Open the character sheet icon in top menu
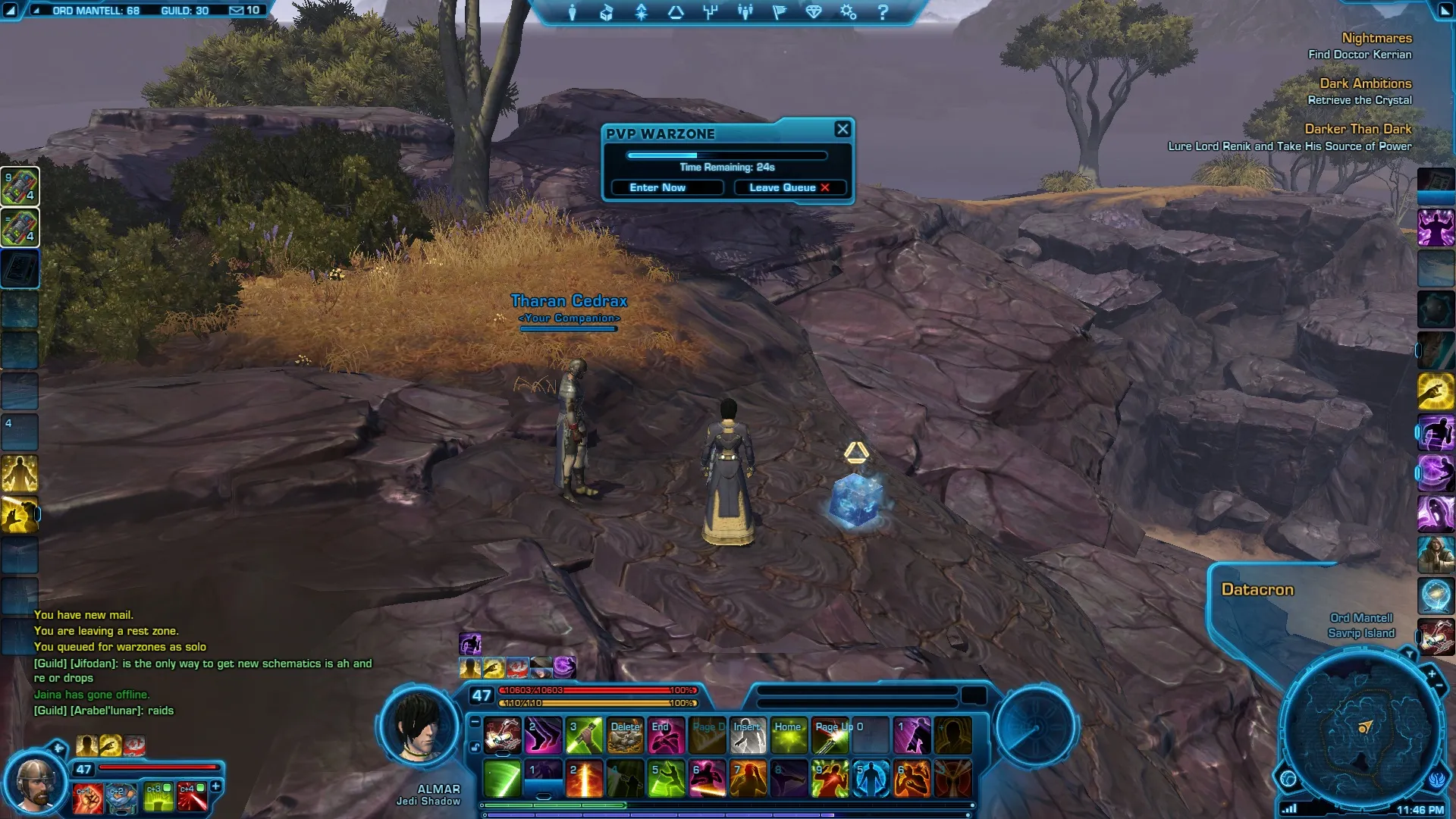1456x819 pixels. coord(573,12)
